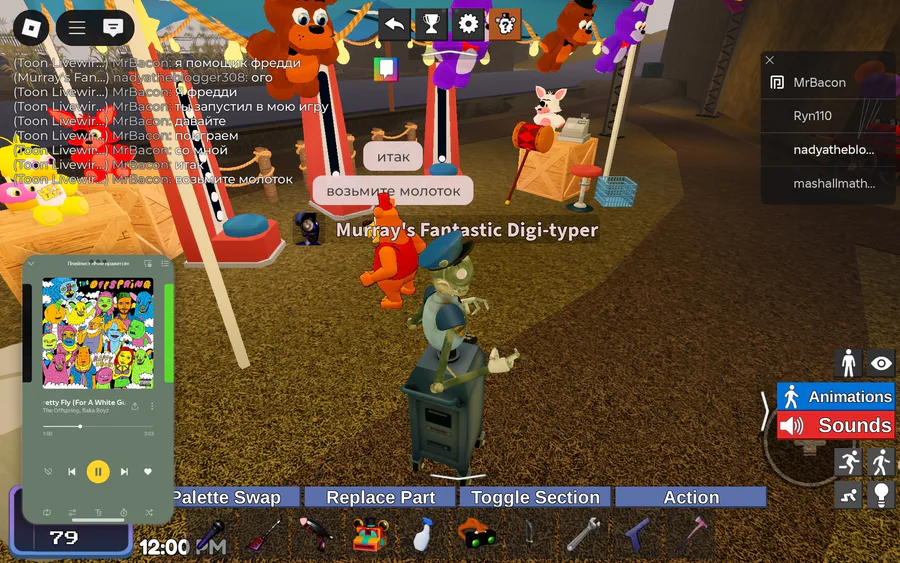Click the back arrow button
Screen dimensions: 900x563
pos(395,23)
